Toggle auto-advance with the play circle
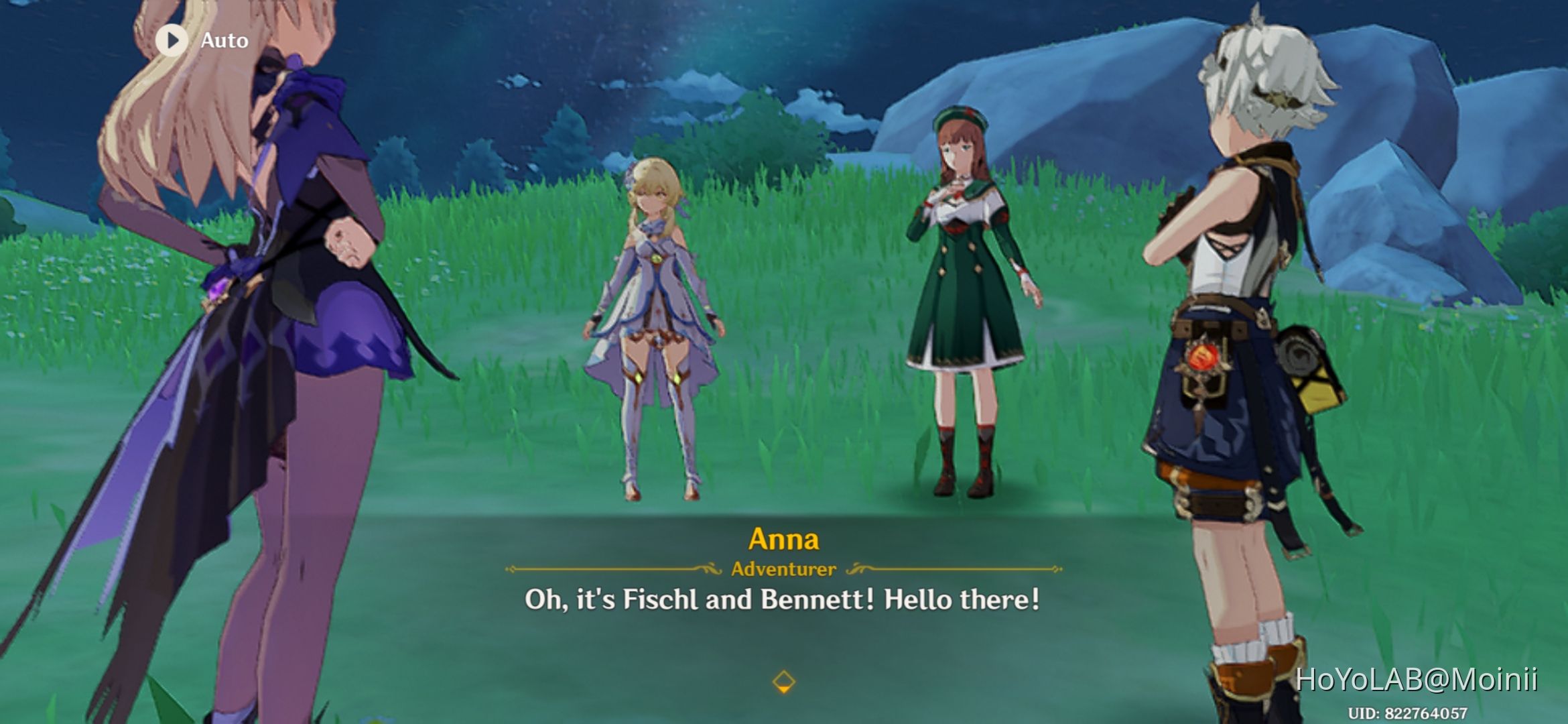 (x=171, y=40)
